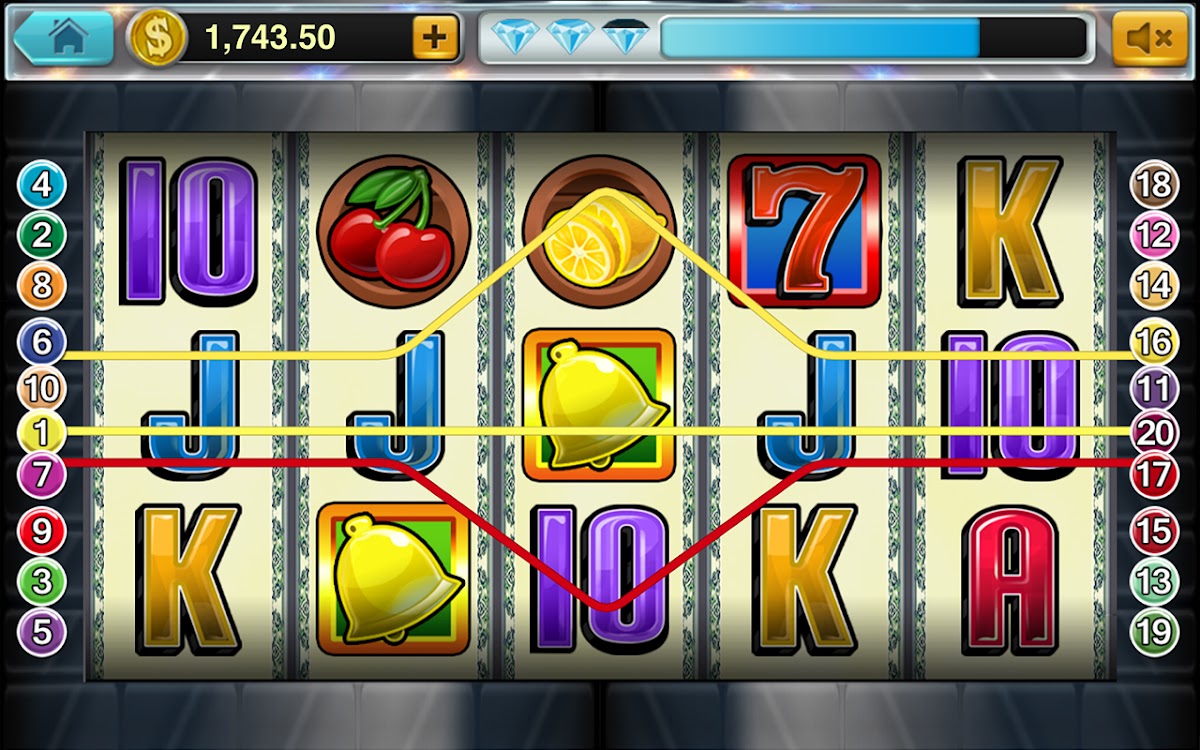
Task: Click the payline 14 marker
Action: pyautogui.click(x=1153, y=286)
